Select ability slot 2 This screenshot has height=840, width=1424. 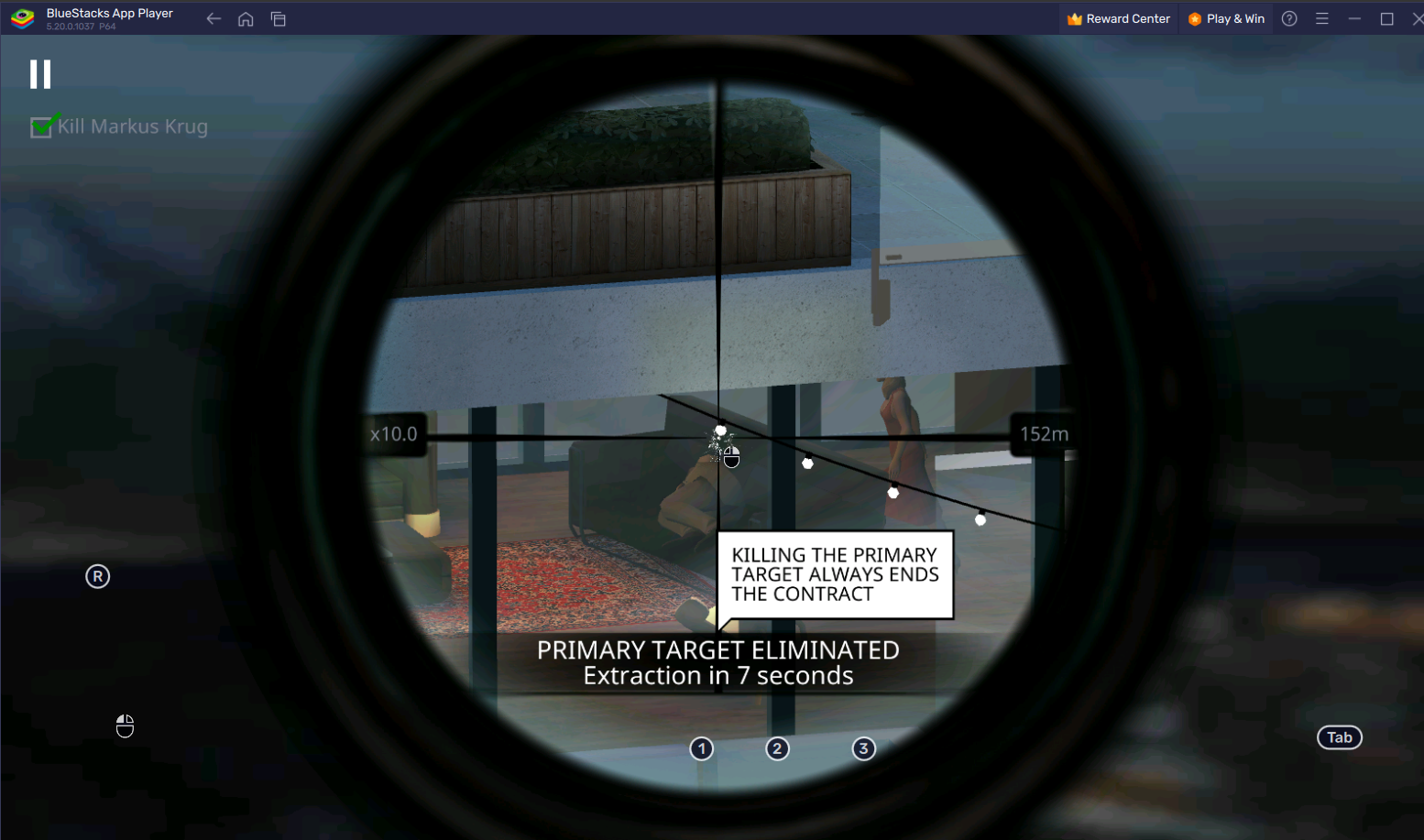tap(777, 748)
